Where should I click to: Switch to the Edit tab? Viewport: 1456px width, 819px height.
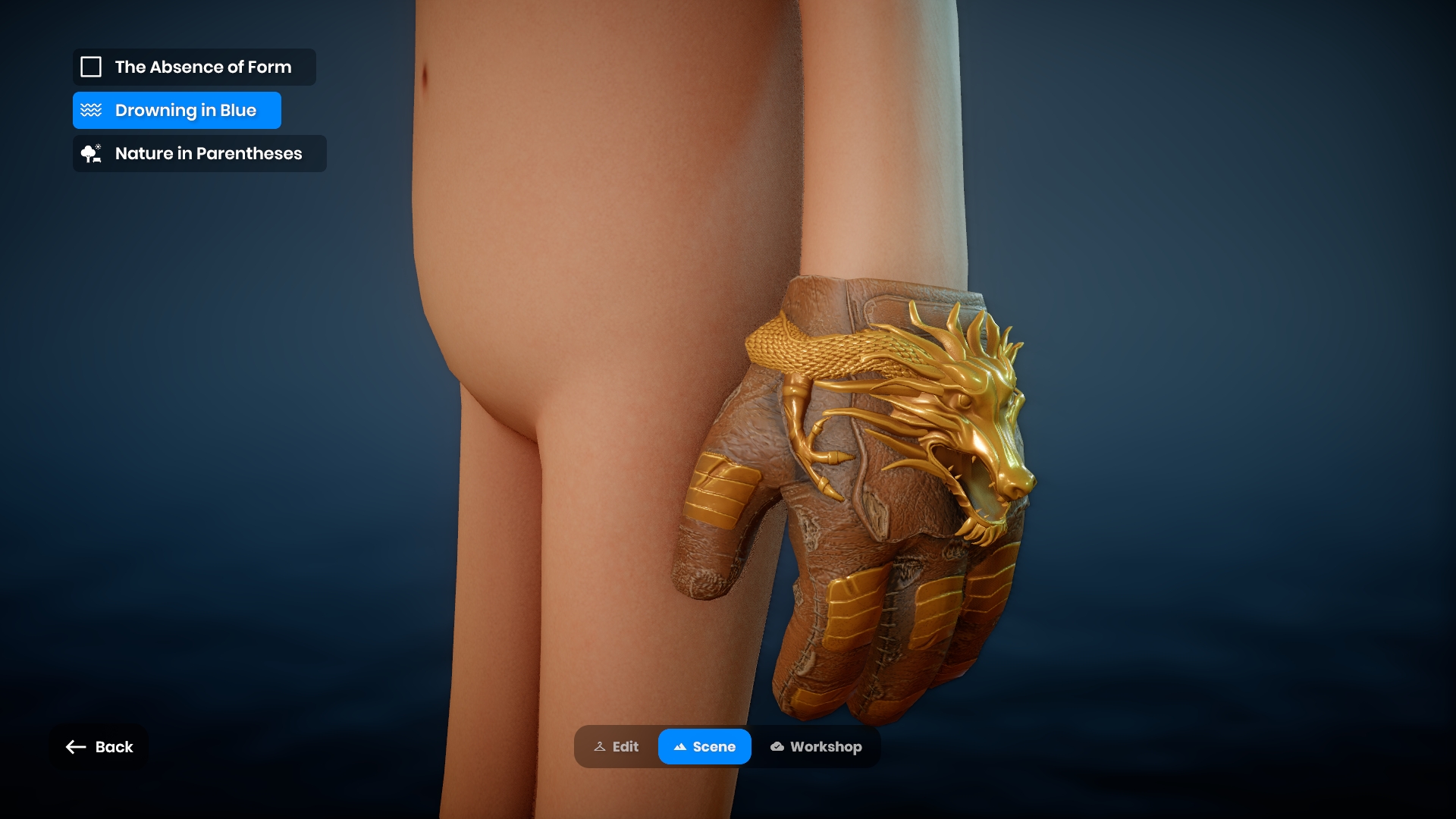pos(617,747)
